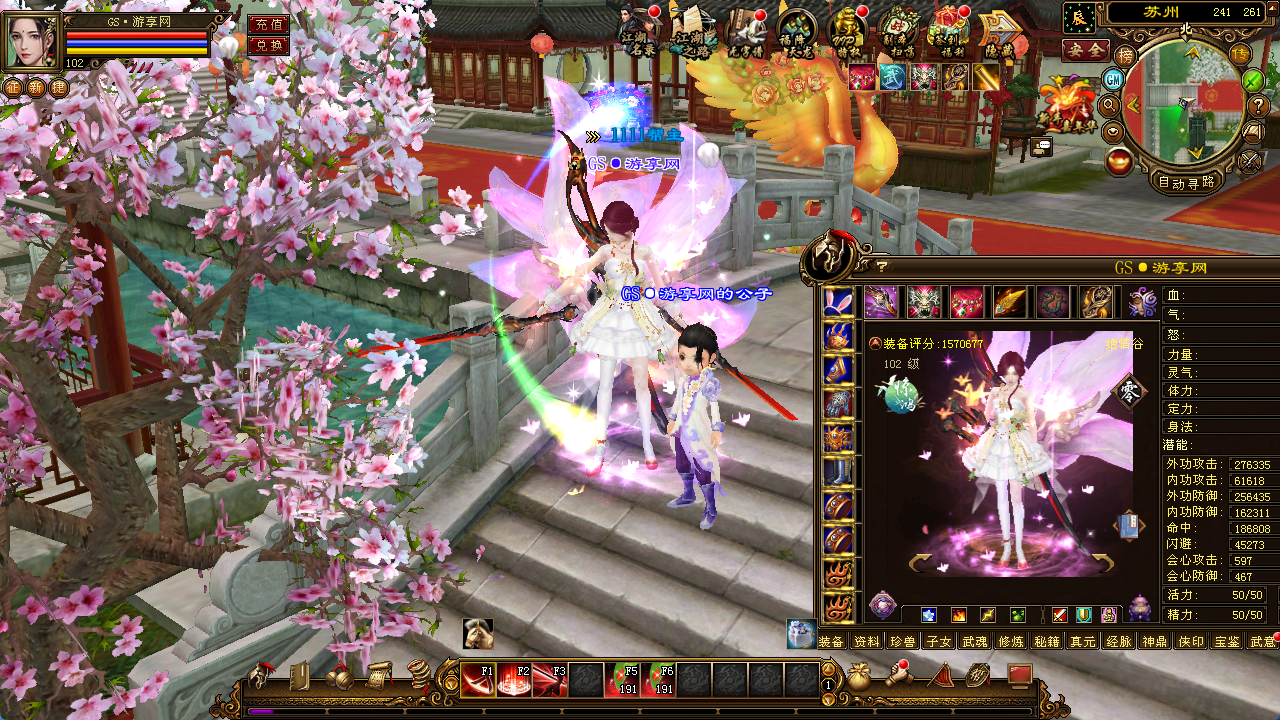Select the 经脉 tab
Screen dimensions: 1280x720
coord(1118,641)
